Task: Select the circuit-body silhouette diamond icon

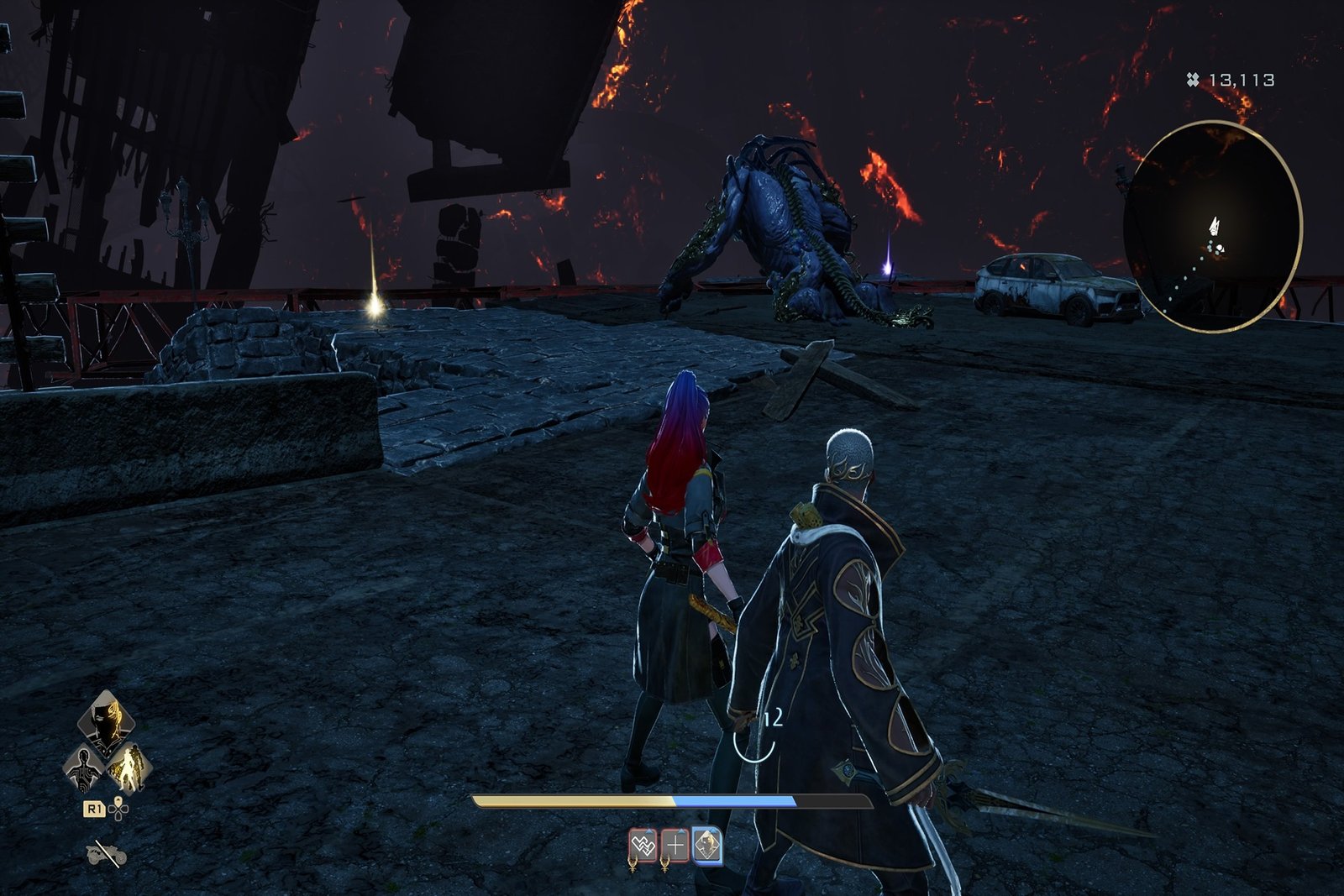Action: [x=85, y=767]
